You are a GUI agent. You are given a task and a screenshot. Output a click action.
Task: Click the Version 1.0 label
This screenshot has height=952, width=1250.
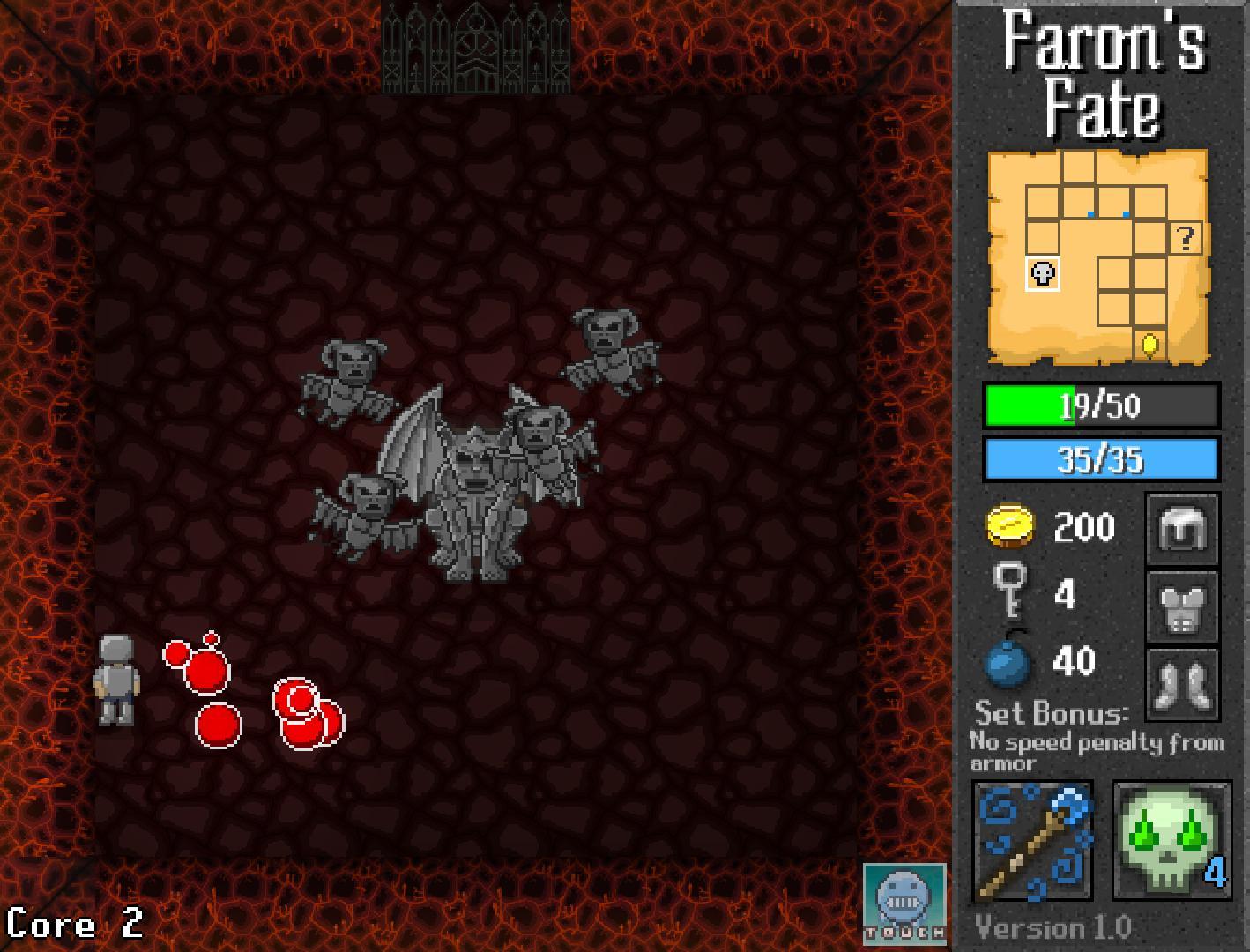[x=1053, y=927]
